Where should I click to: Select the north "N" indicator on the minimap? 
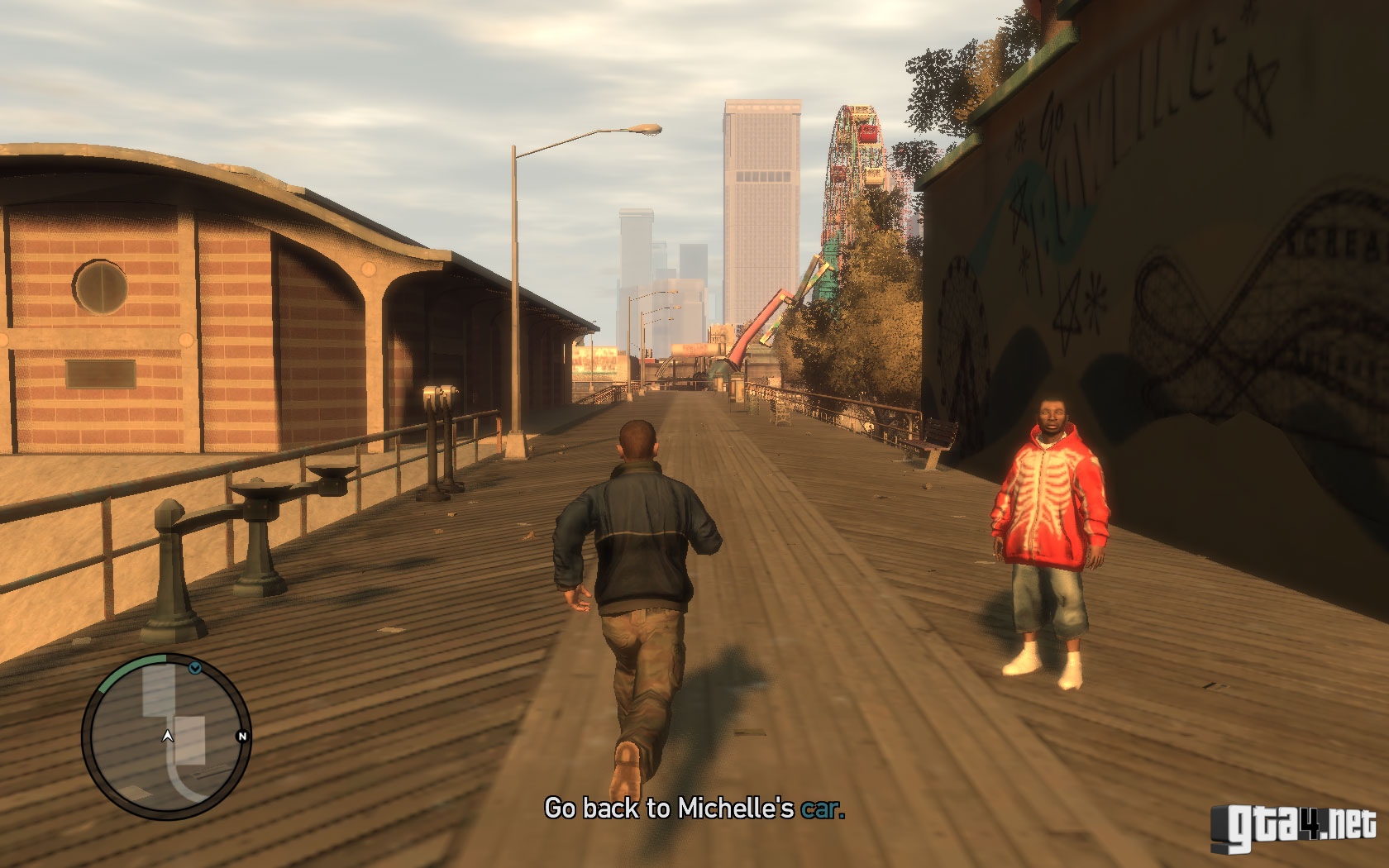[243, 736]
